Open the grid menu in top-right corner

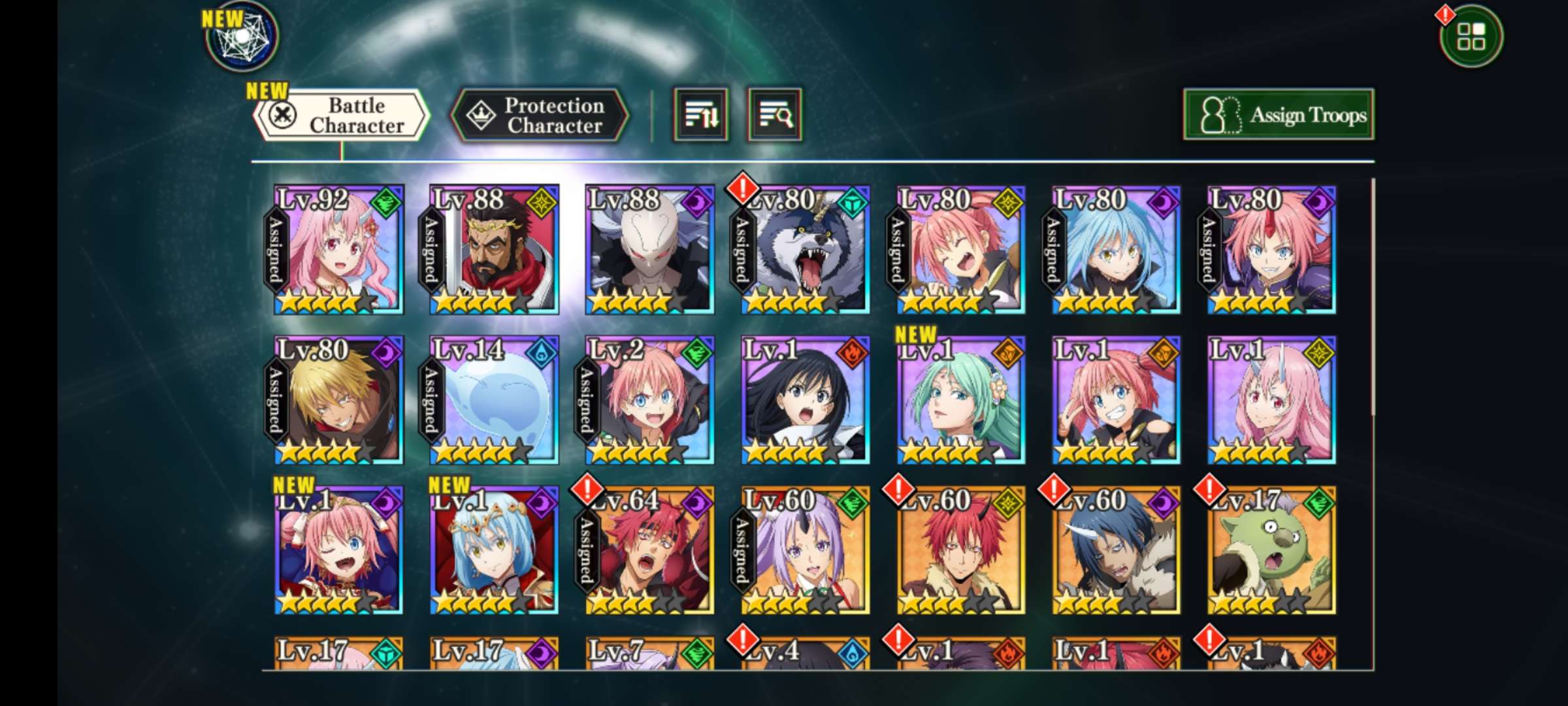(1470, 37)
